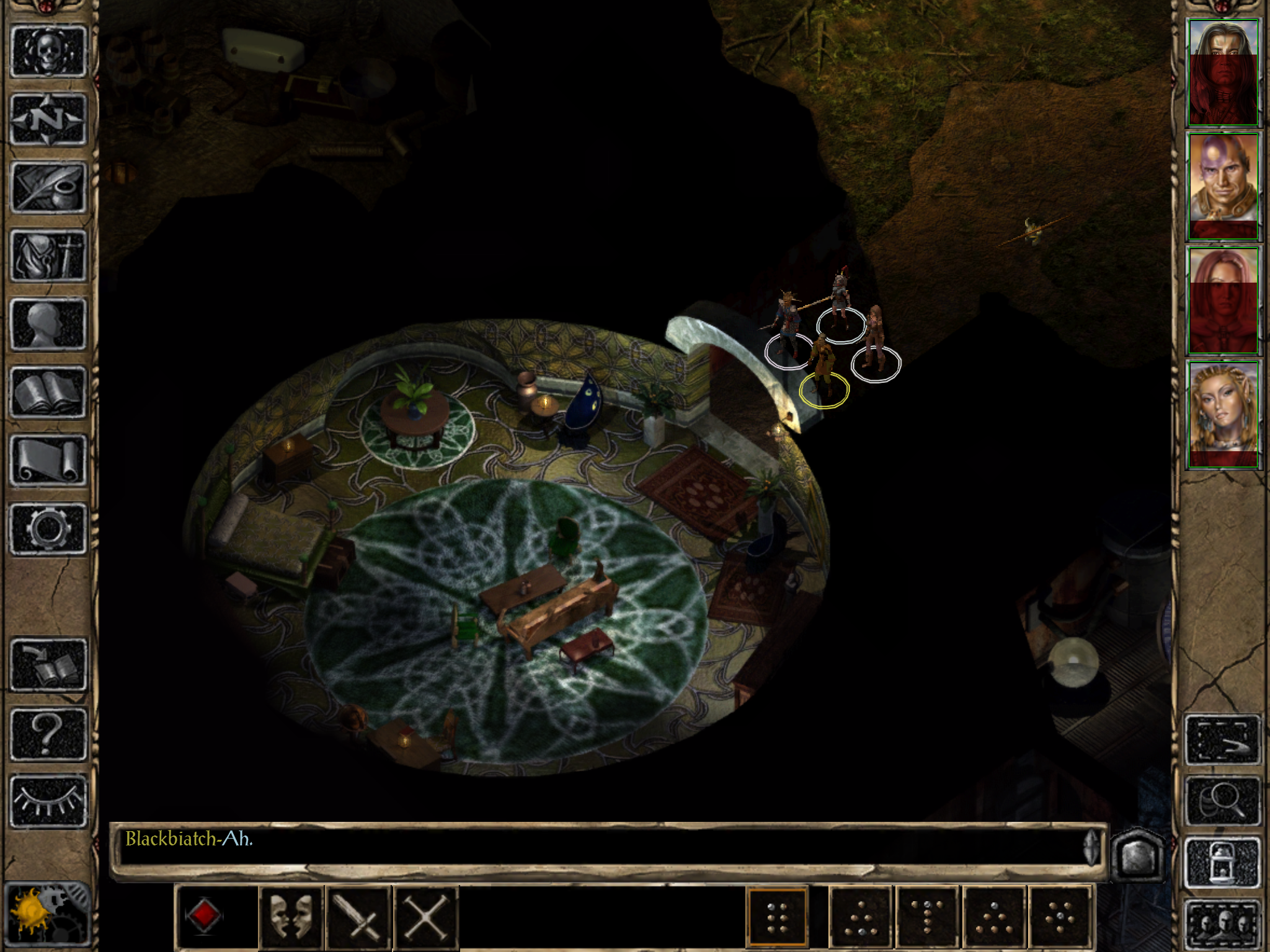Image resolution: width=1270 pixels, height=952 pixels.
Task: Click the skull button in the left sidebar
Action: click(x=48, y=51)
